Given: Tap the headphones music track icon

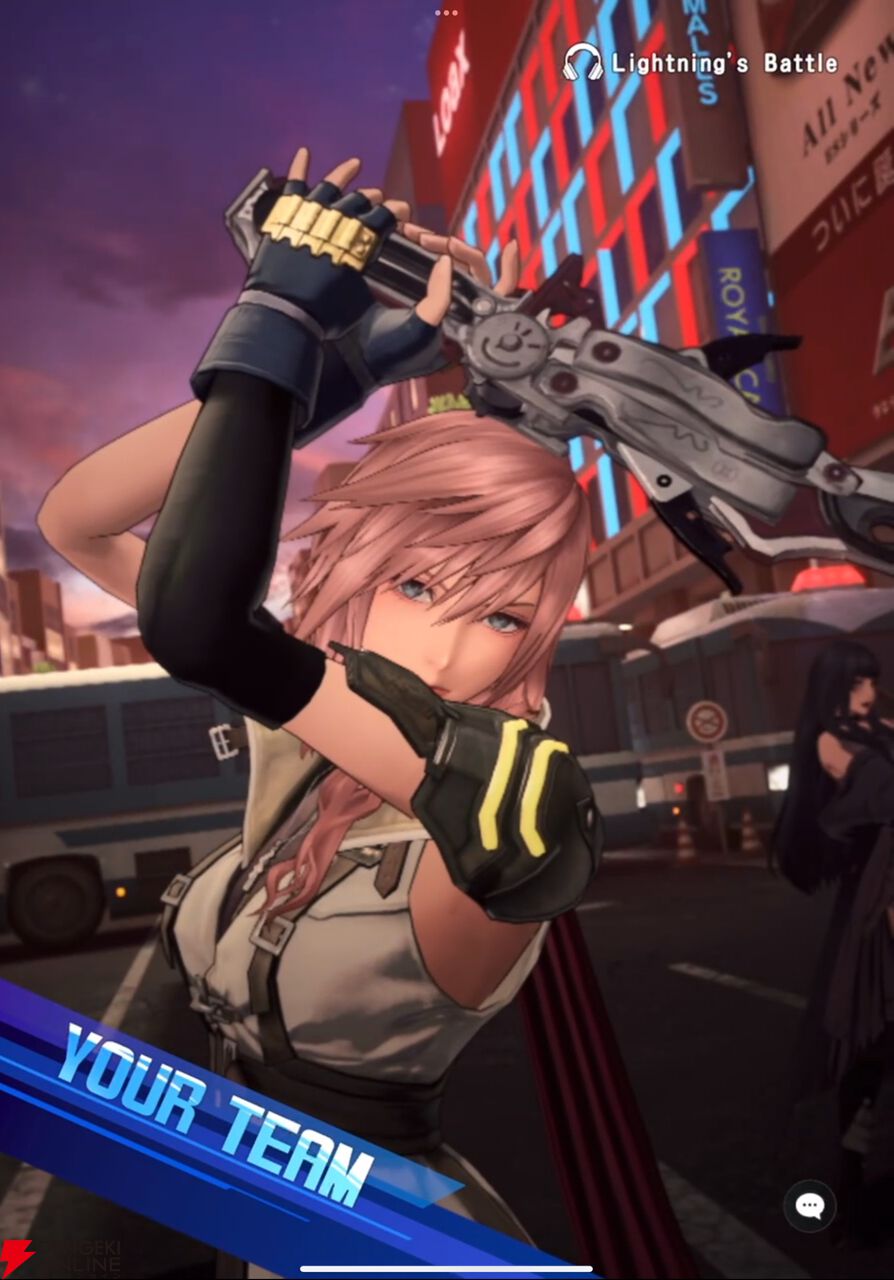Looking at the screenshot, I should click(582, 63).
